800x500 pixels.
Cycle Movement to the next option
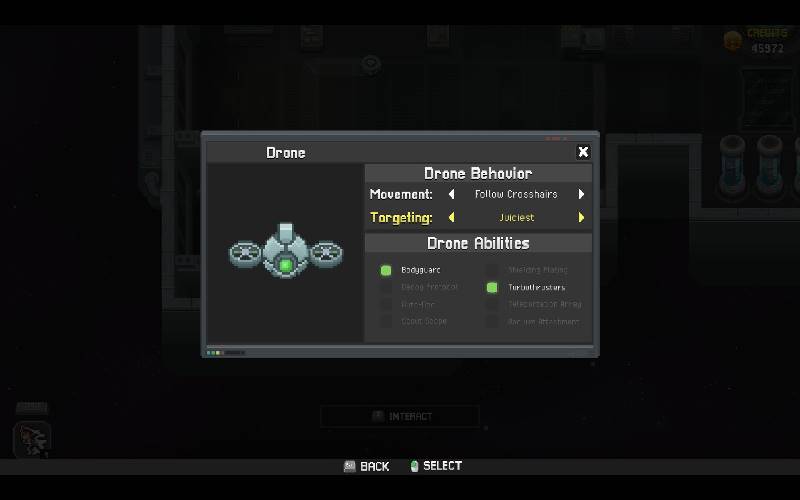[581, 194]
